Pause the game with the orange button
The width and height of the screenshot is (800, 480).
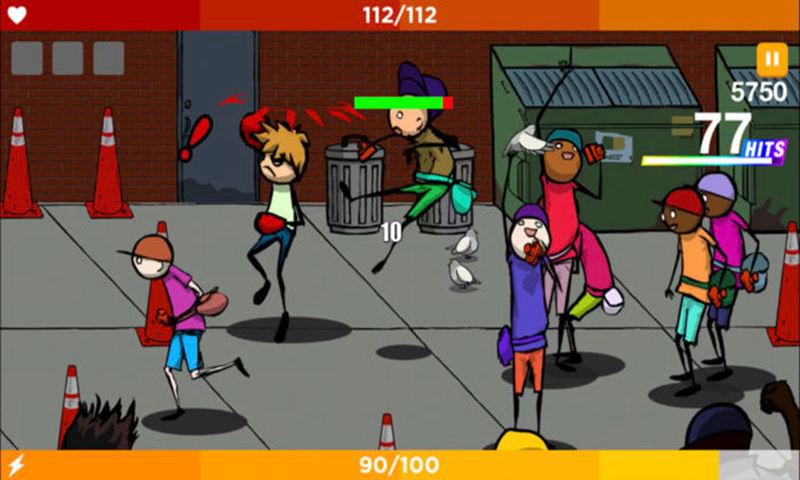(771, 59)
